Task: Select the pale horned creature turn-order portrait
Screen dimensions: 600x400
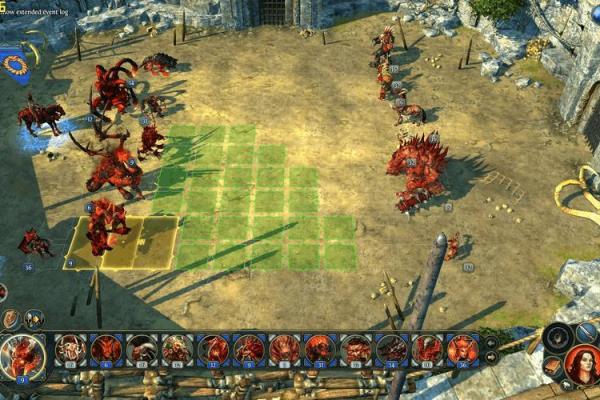Action: coord(70,349)
